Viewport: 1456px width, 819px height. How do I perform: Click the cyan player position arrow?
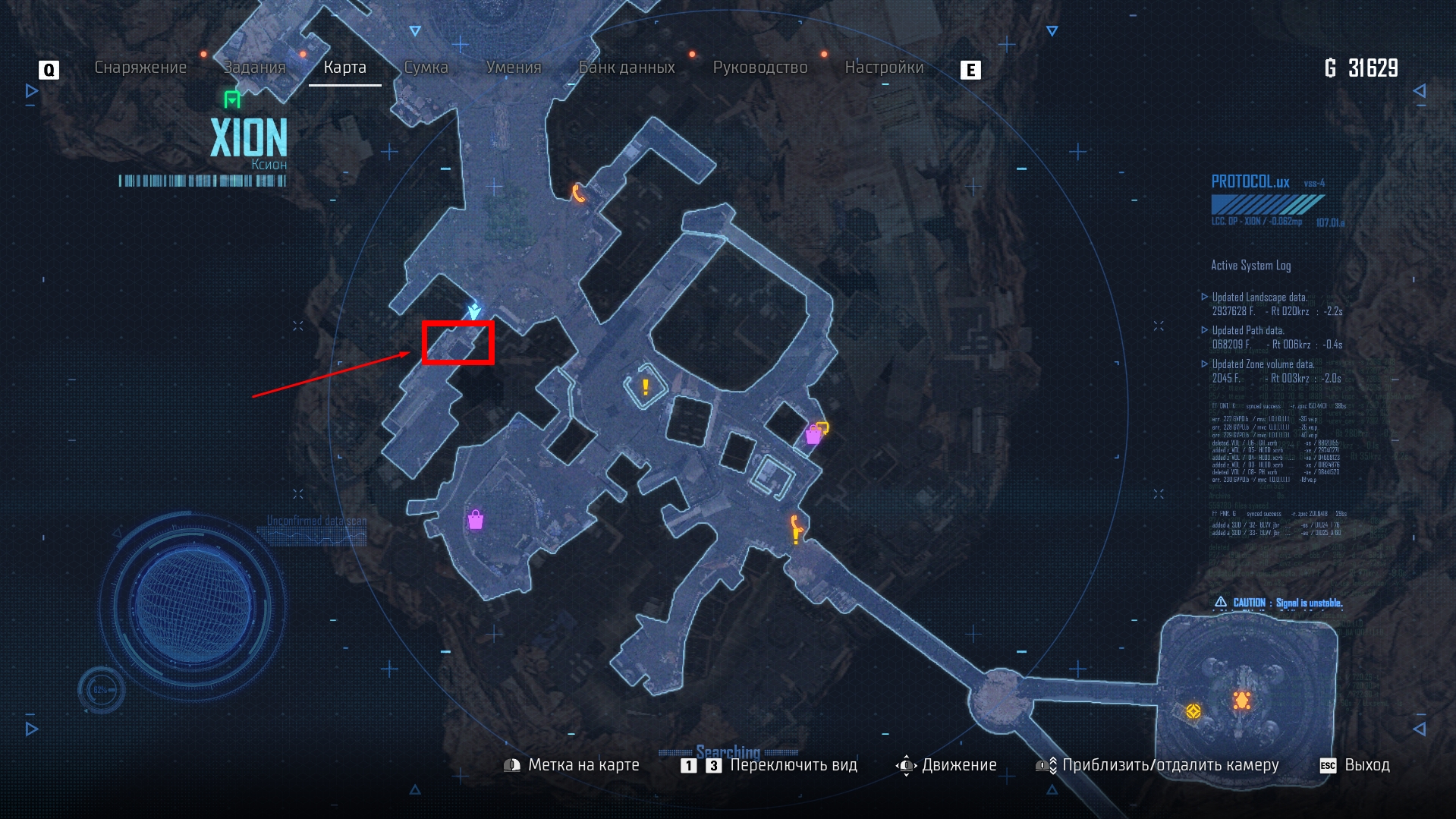474,310
